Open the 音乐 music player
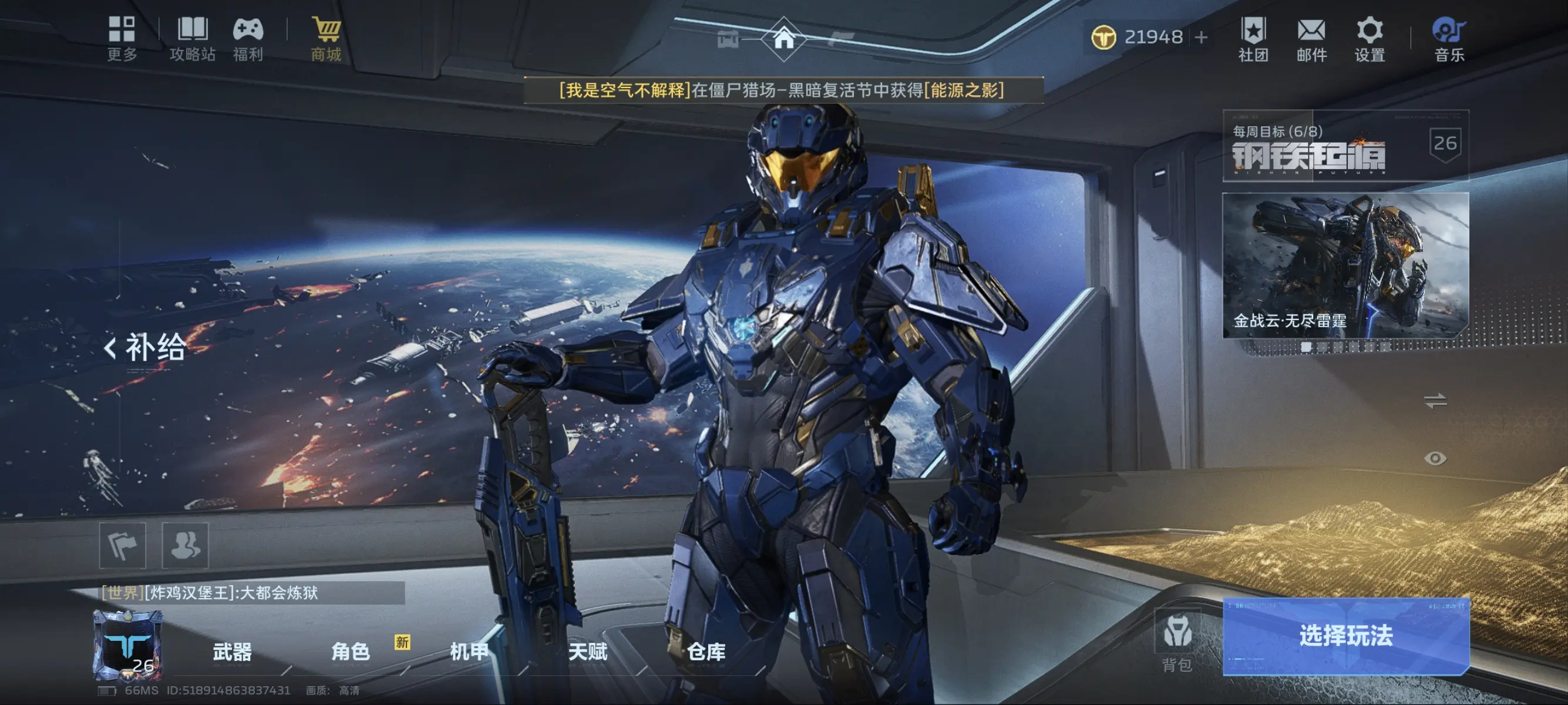This screenshot has height=705, width=1568. click(x=1447, y=38)
